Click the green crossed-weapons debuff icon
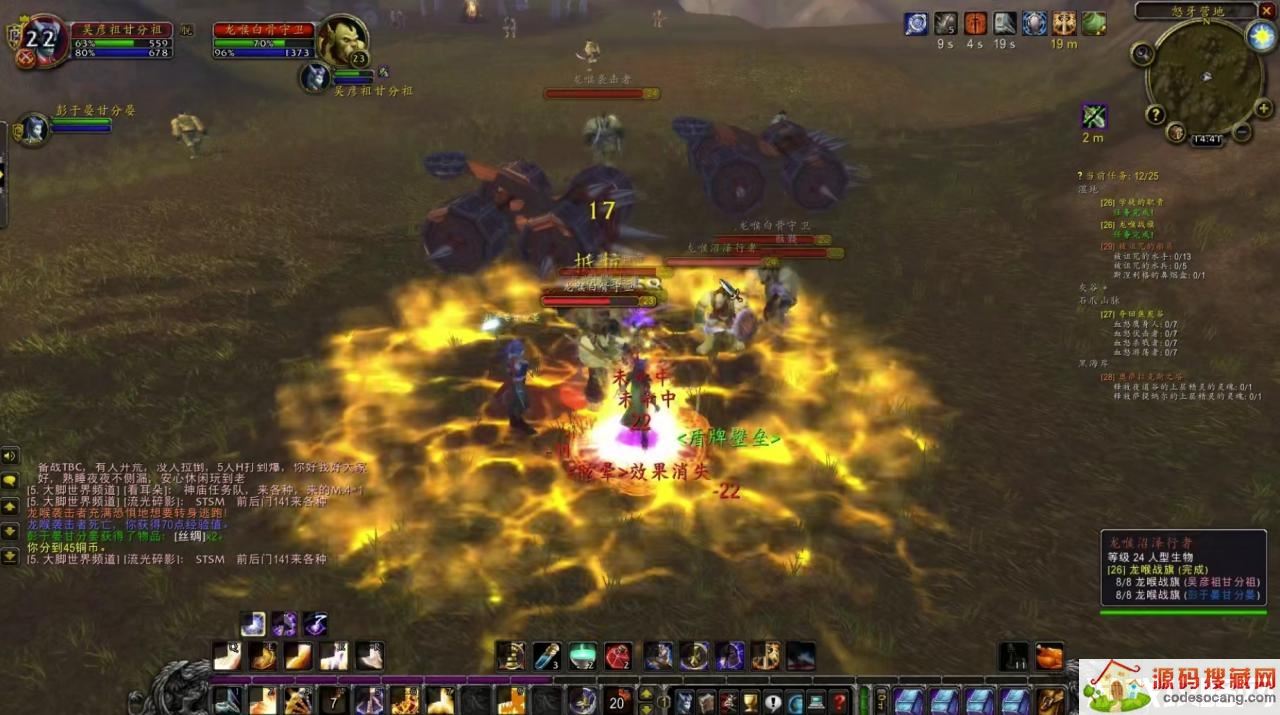 [1094, 116]
